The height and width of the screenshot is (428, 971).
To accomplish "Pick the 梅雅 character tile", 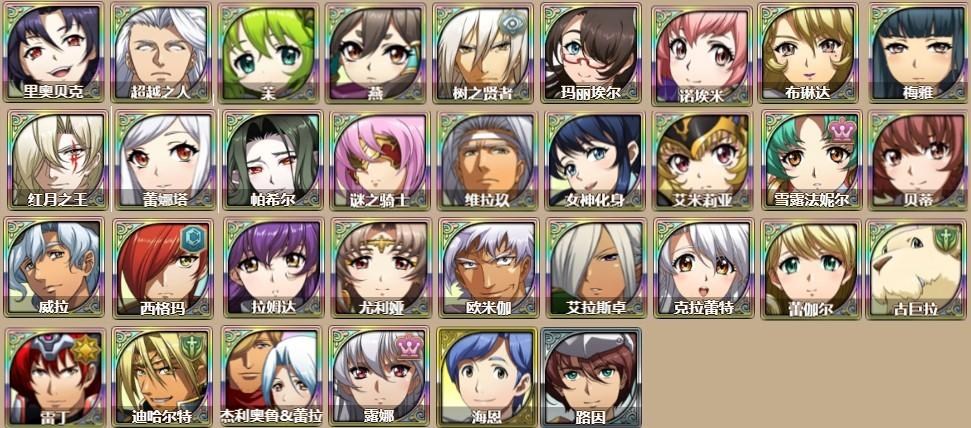I will [x=916, y=50].
